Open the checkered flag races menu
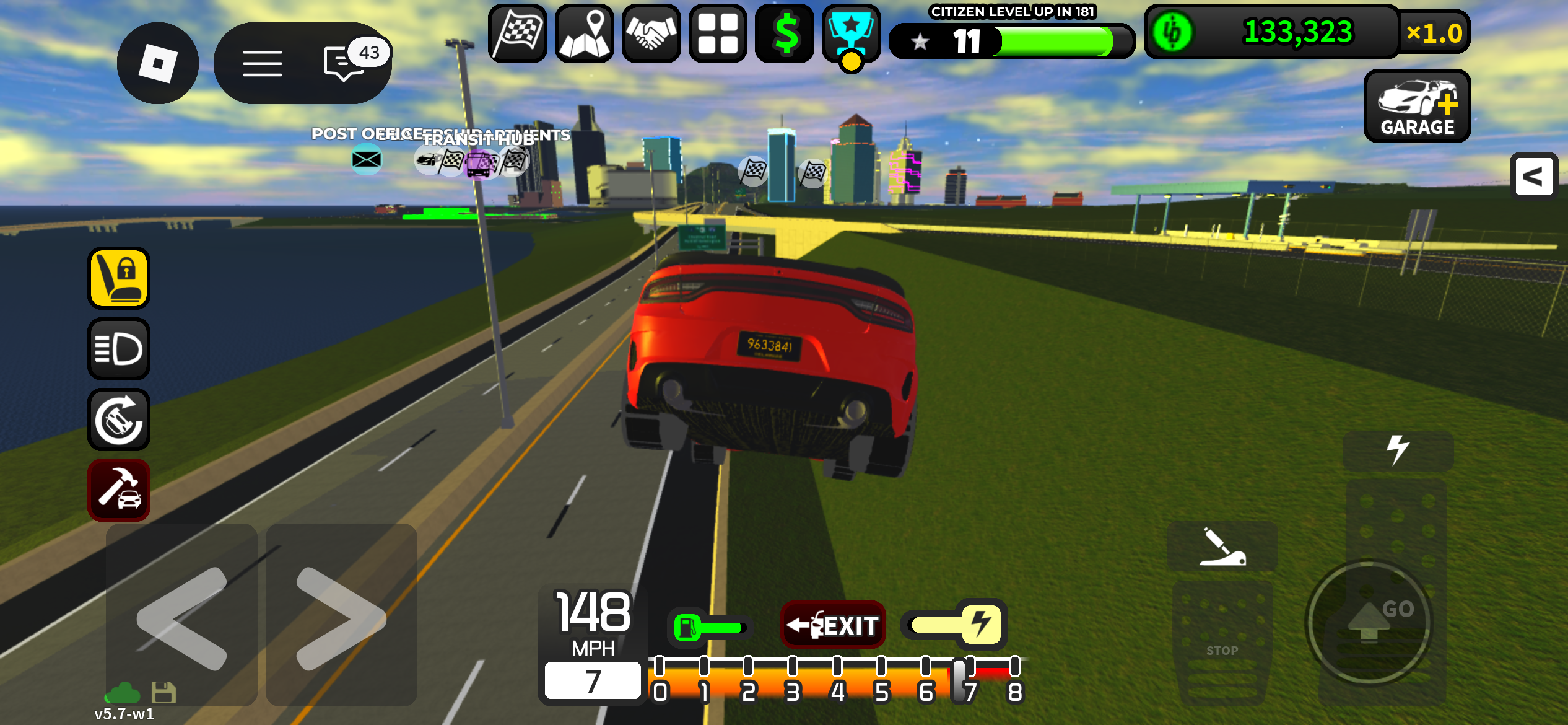The height and width of the screenshot is (725, 1568). (x=518, y=33)
